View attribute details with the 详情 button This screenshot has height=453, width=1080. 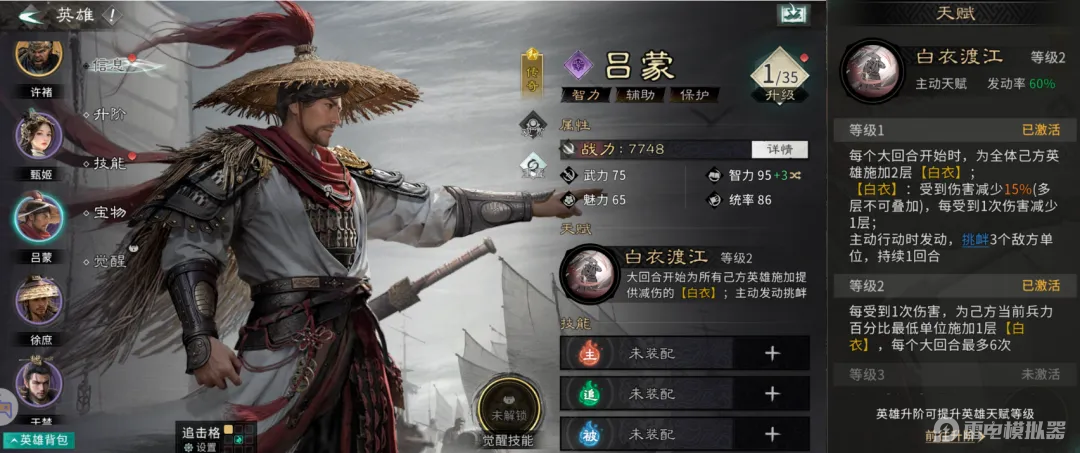(x=780, y=149)
